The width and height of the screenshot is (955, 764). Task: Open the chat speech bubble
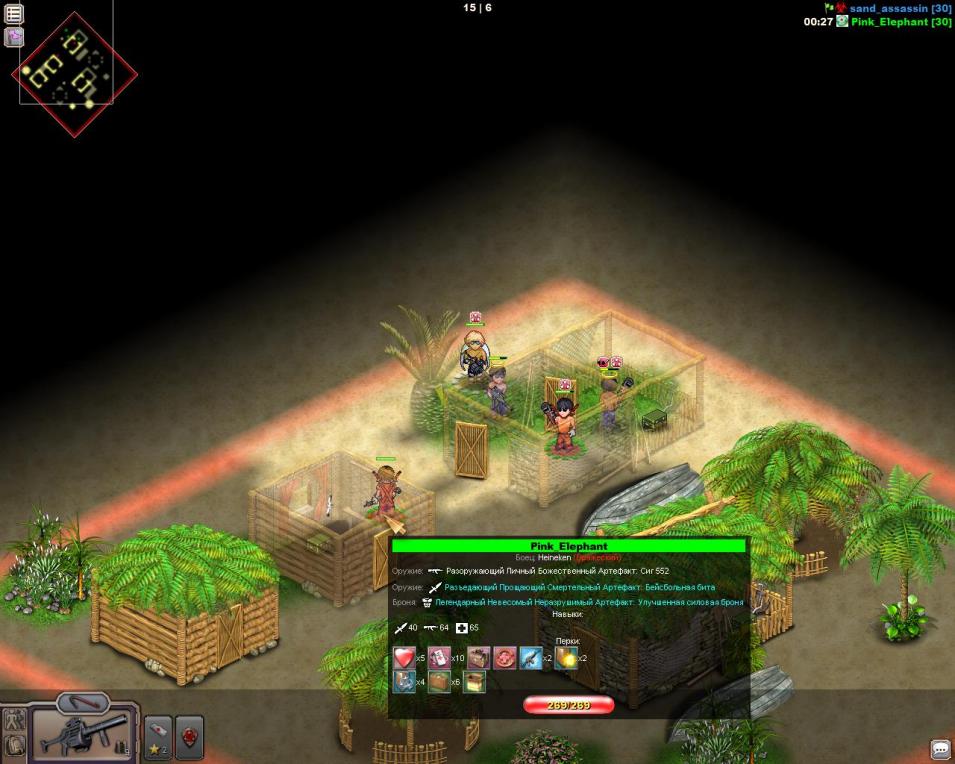[x=940, y=749]
